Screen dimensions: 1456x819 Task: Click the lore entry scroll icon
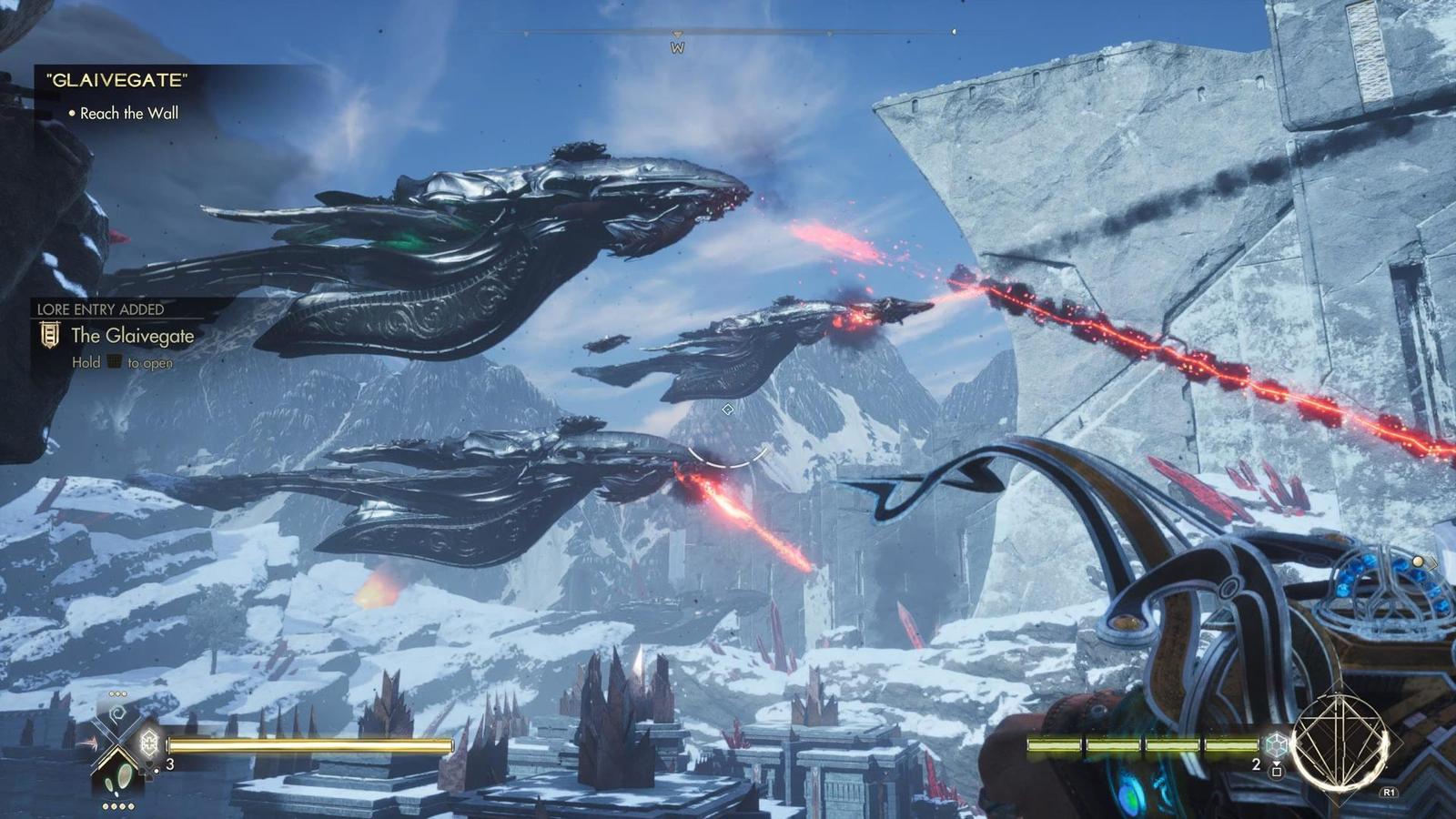50,336
